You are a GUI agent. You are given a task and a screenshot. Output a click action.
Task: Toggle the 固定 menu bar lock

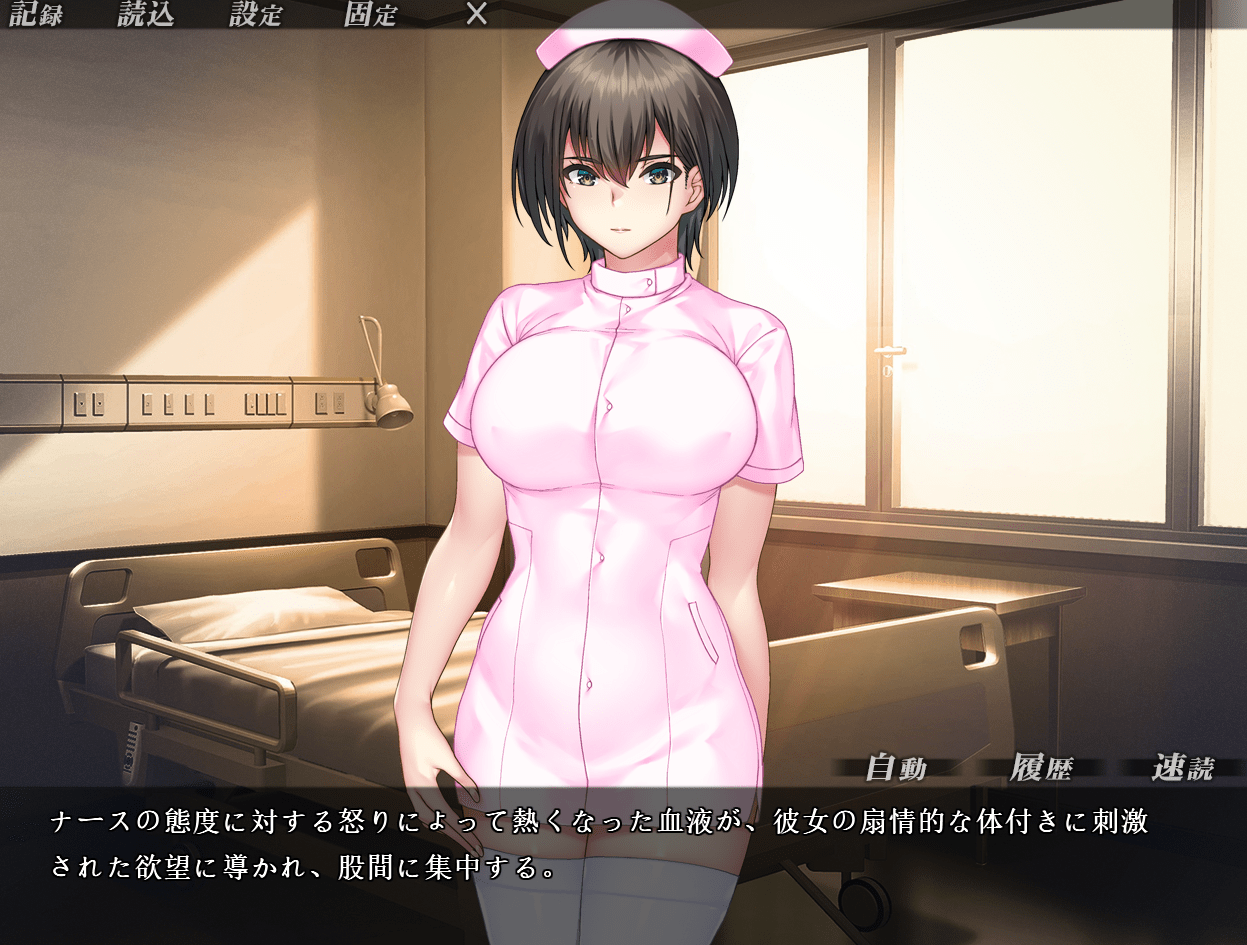(x=370, y=15)
